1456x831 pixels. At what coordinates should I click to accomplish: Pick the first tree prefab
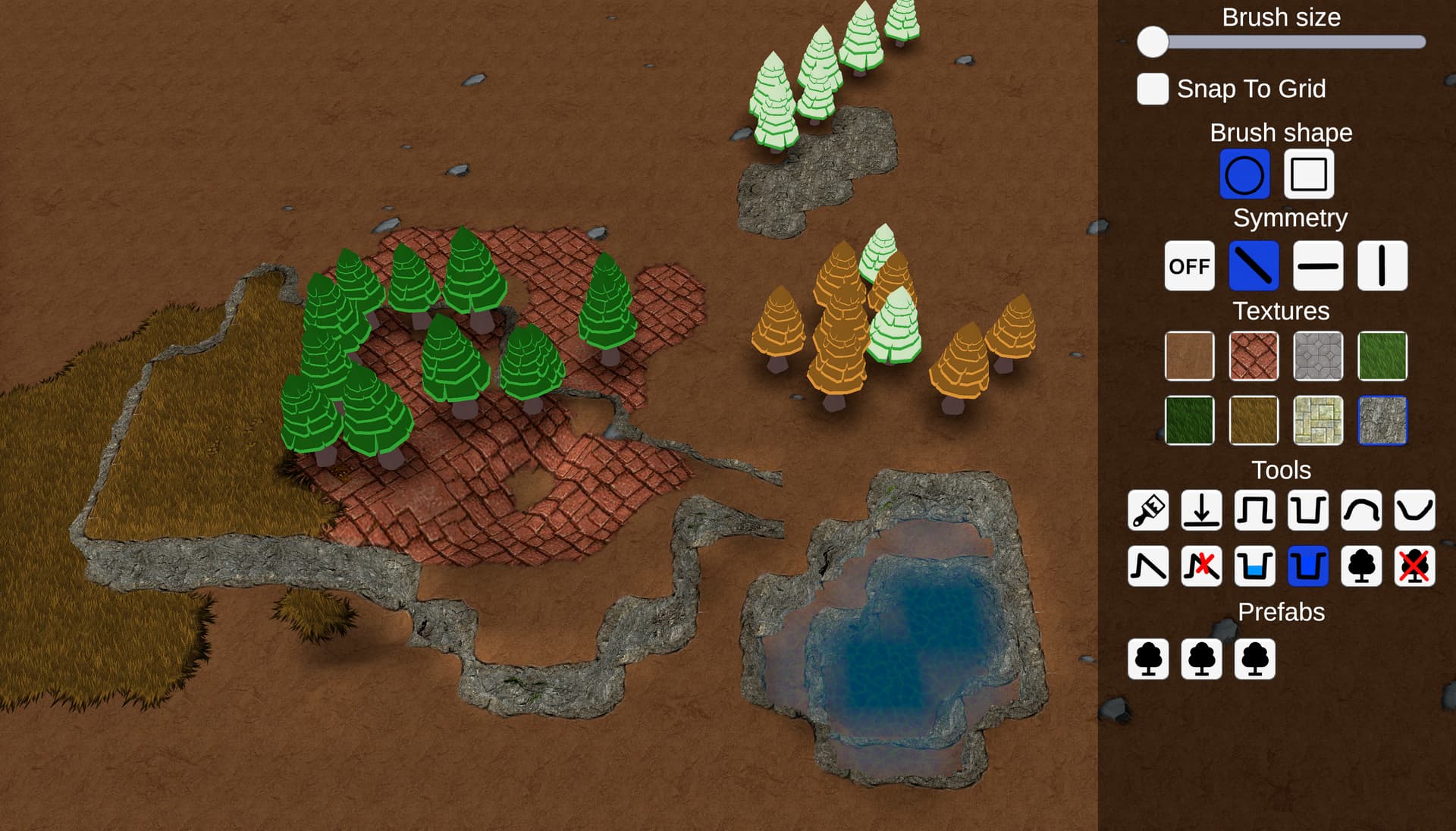1147,659
